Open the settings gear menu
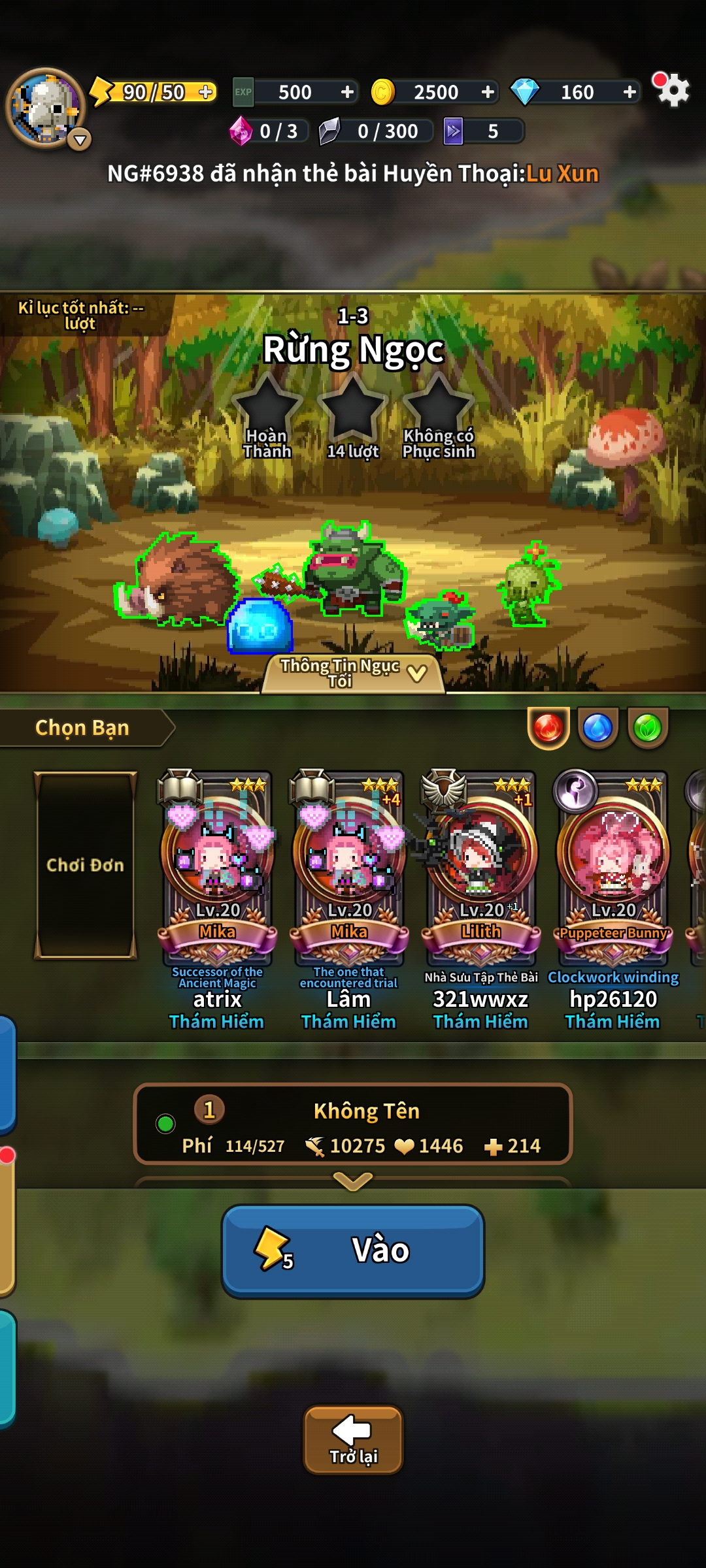Viewport: 706px width, 1568px height. click(673, 90)
